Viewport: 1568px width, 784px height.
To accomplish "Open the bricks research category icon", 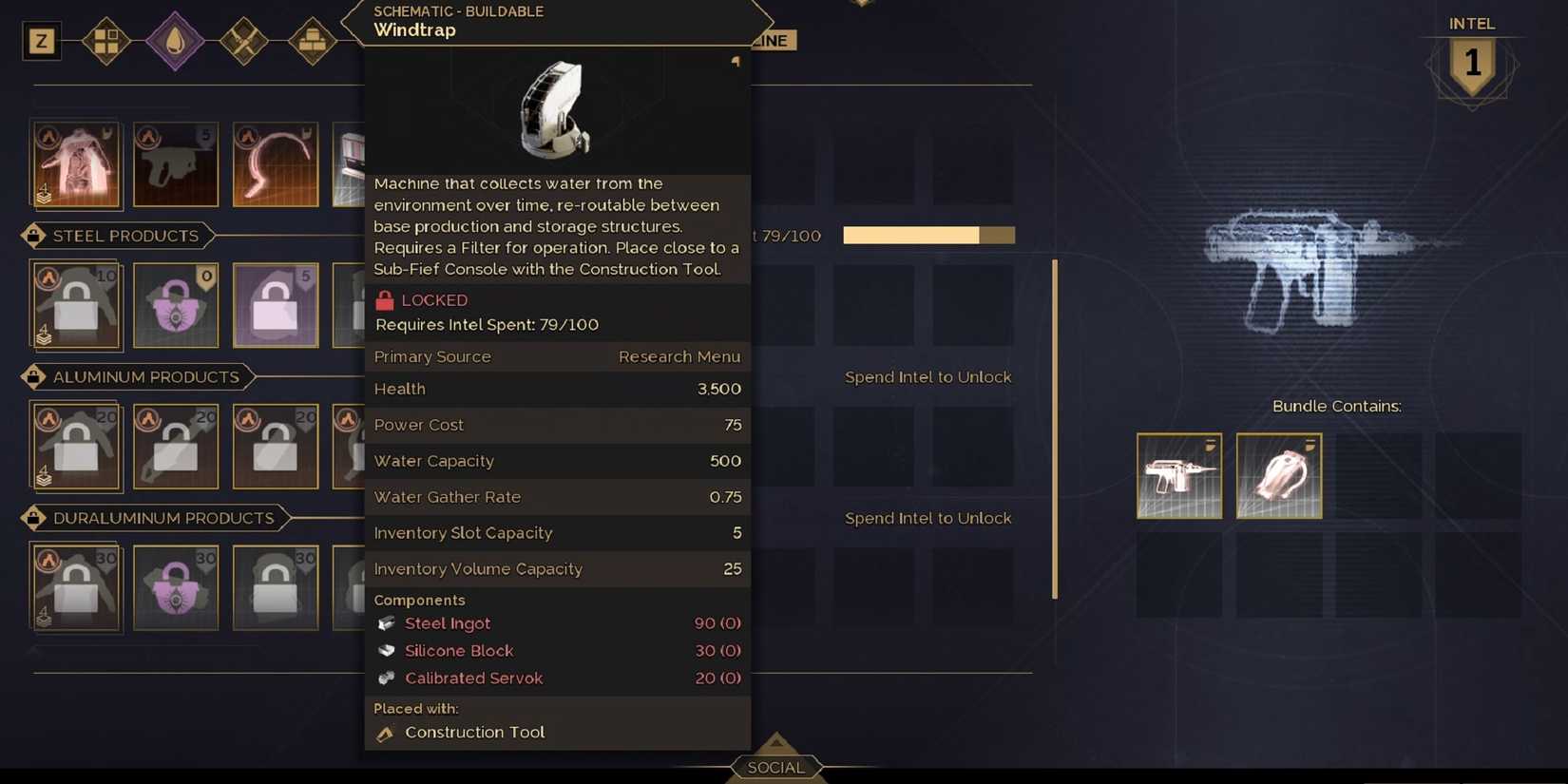I will [x=313, y=41].
